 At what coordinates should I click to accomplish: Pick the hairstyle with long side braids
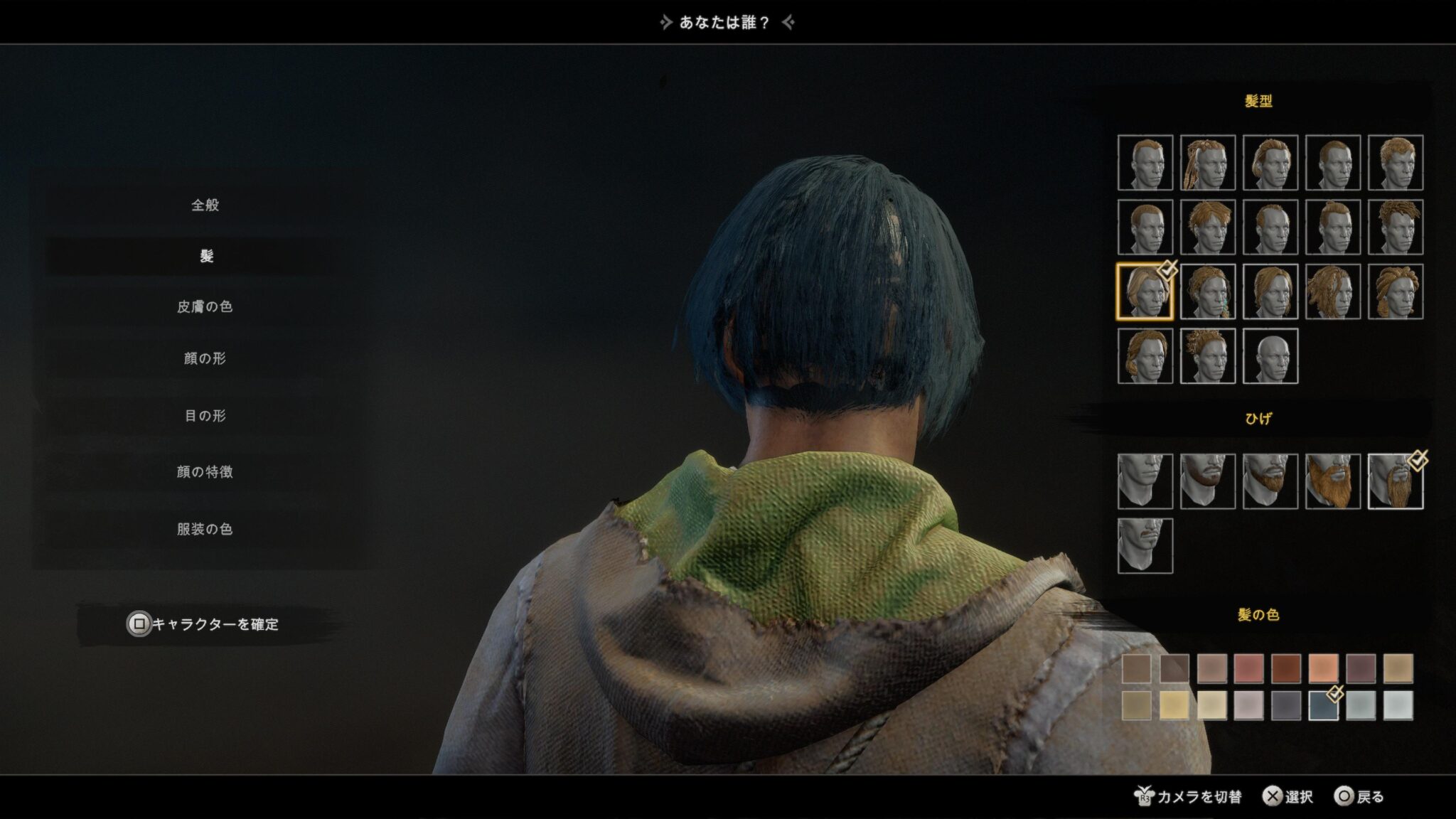[1207, 163]
